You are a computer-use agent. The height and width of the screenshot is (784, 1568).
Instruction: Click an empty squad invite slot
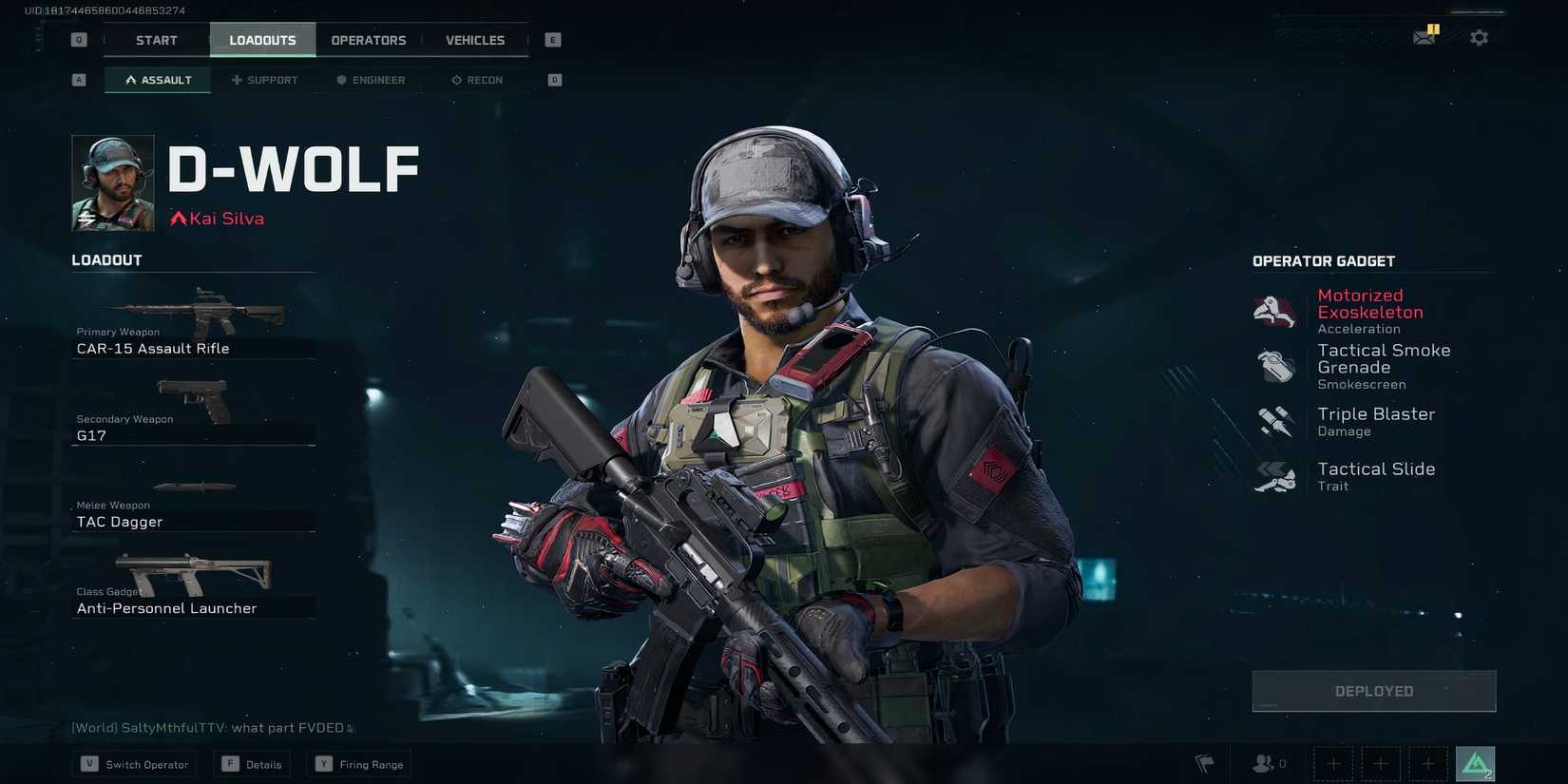(x=1332, y=763)
